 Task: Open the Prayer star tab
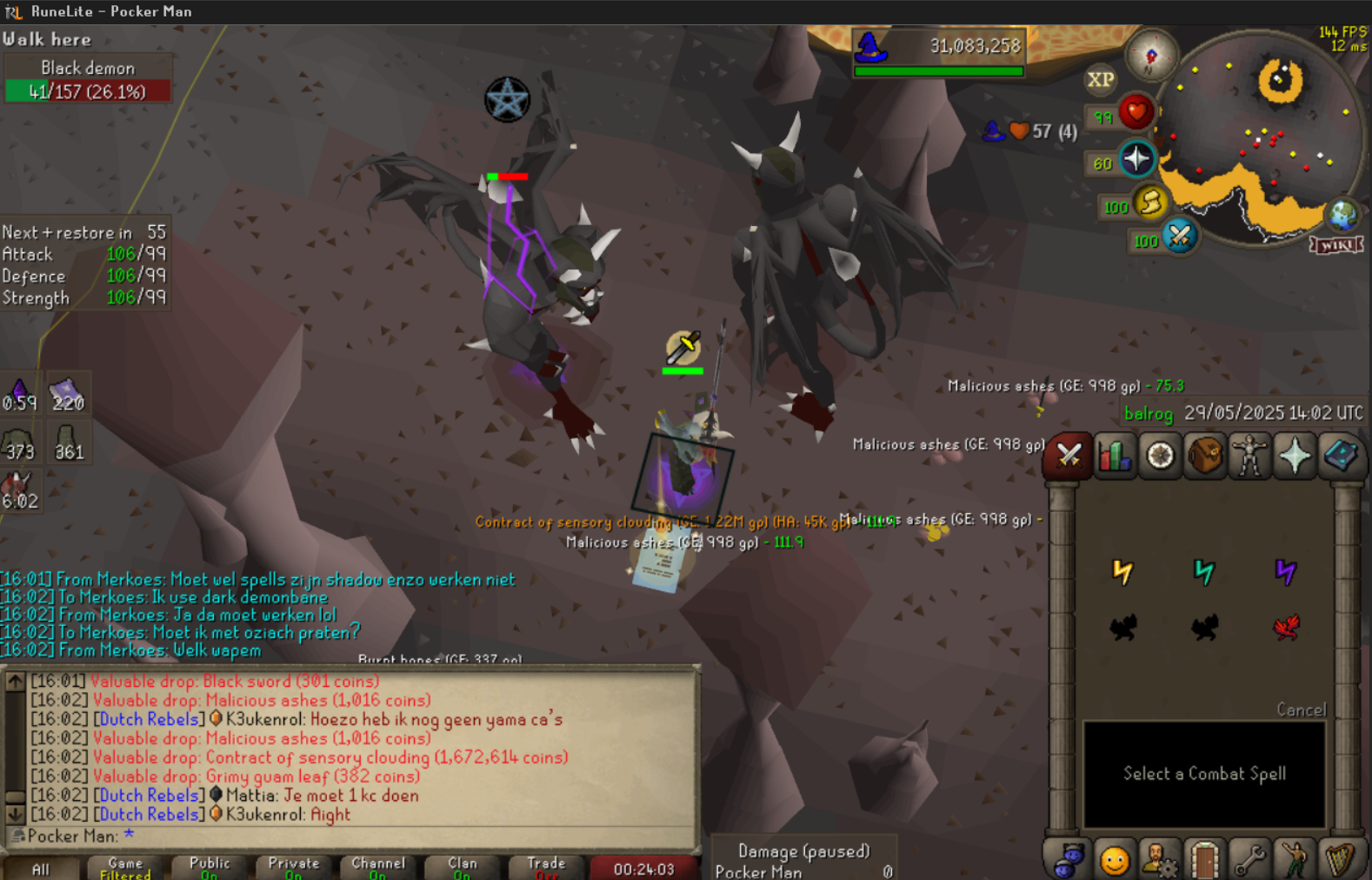[x=1295, y=455]
